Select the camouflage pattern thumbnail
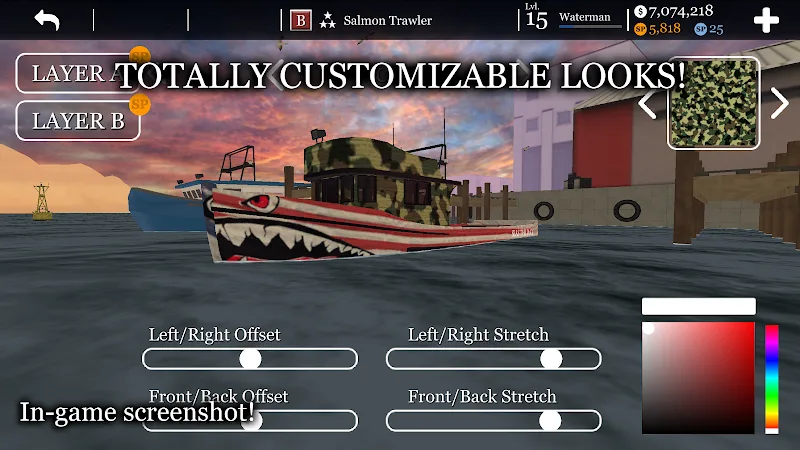This screenshot has width=800, height=450. click(x=713, y=104)
